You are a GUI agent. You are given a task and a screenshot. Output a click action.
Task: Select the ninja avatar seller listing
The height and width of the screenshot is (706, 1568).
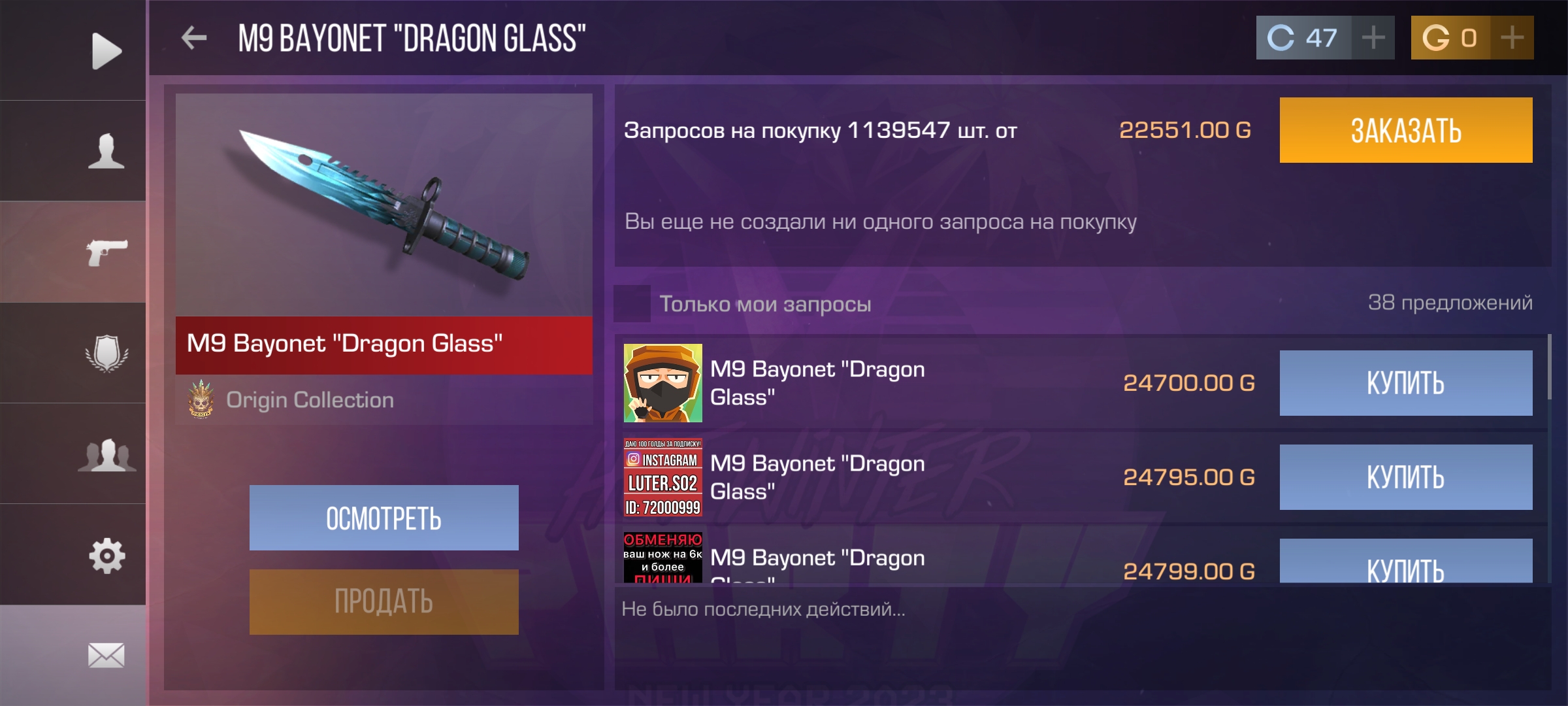[x=662, y=383]
